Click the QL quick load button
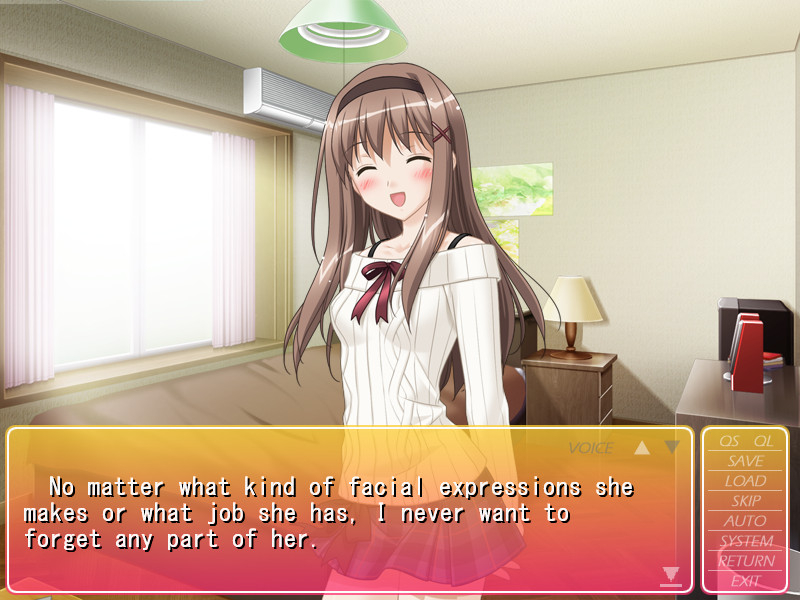This screenshot has width=800, height=600. [x=763, y=441]
